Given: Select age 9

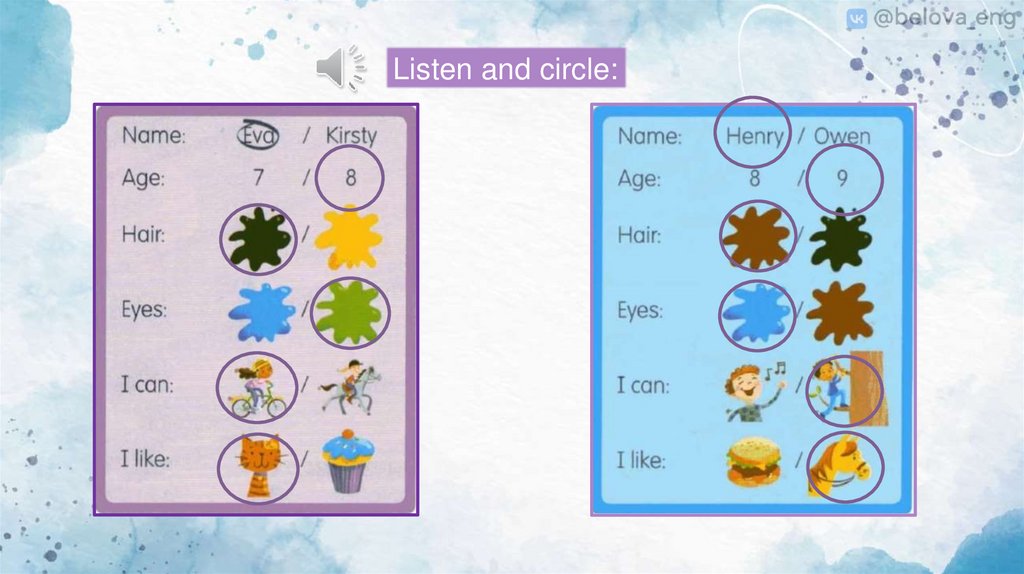Looking at the screenshot, I should click(x=844, y=179).
